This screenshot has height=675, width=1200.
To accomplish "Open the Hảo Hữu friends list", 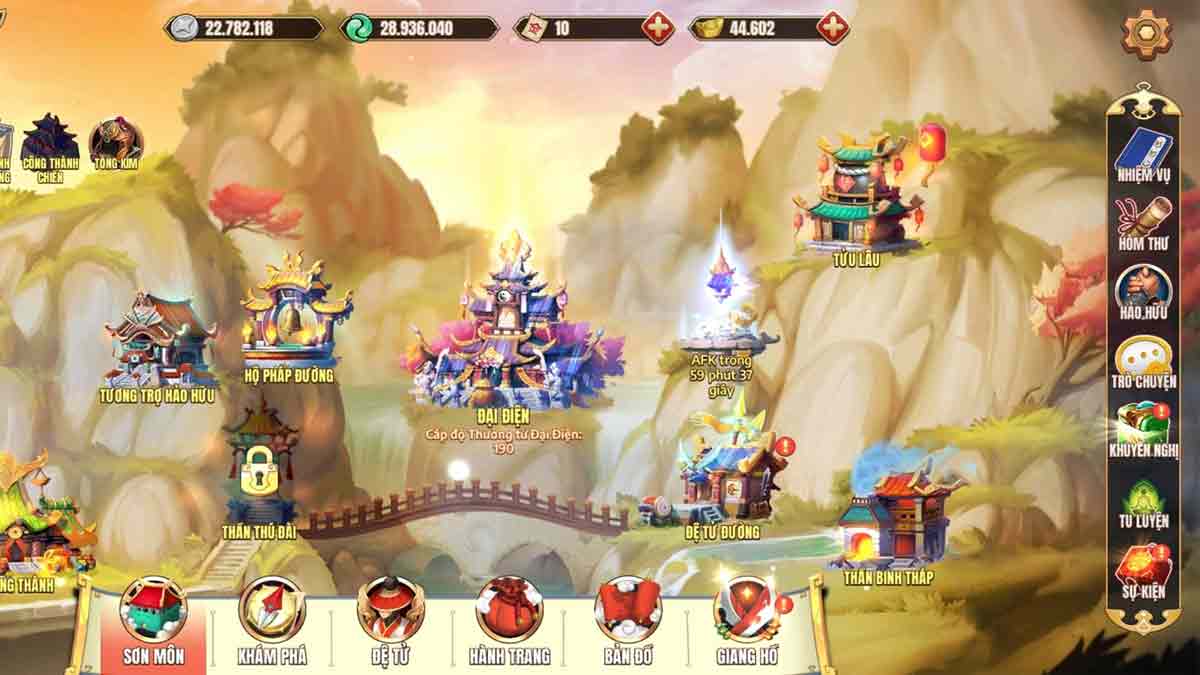I will coord(1143,290).
